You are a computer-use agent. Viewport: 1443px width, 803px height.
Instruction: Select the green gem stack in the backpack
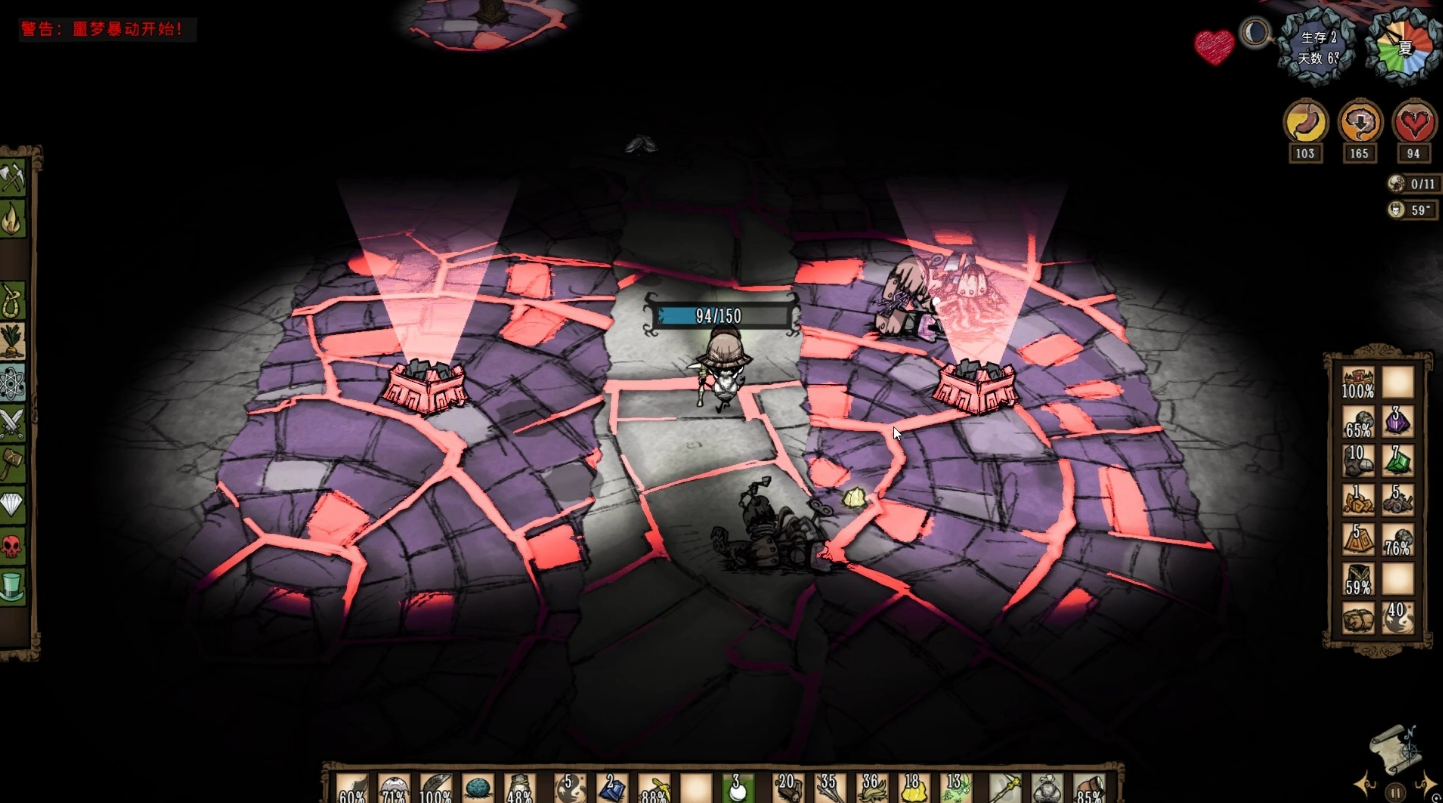pyautogui.click(x=1398, y=461)
